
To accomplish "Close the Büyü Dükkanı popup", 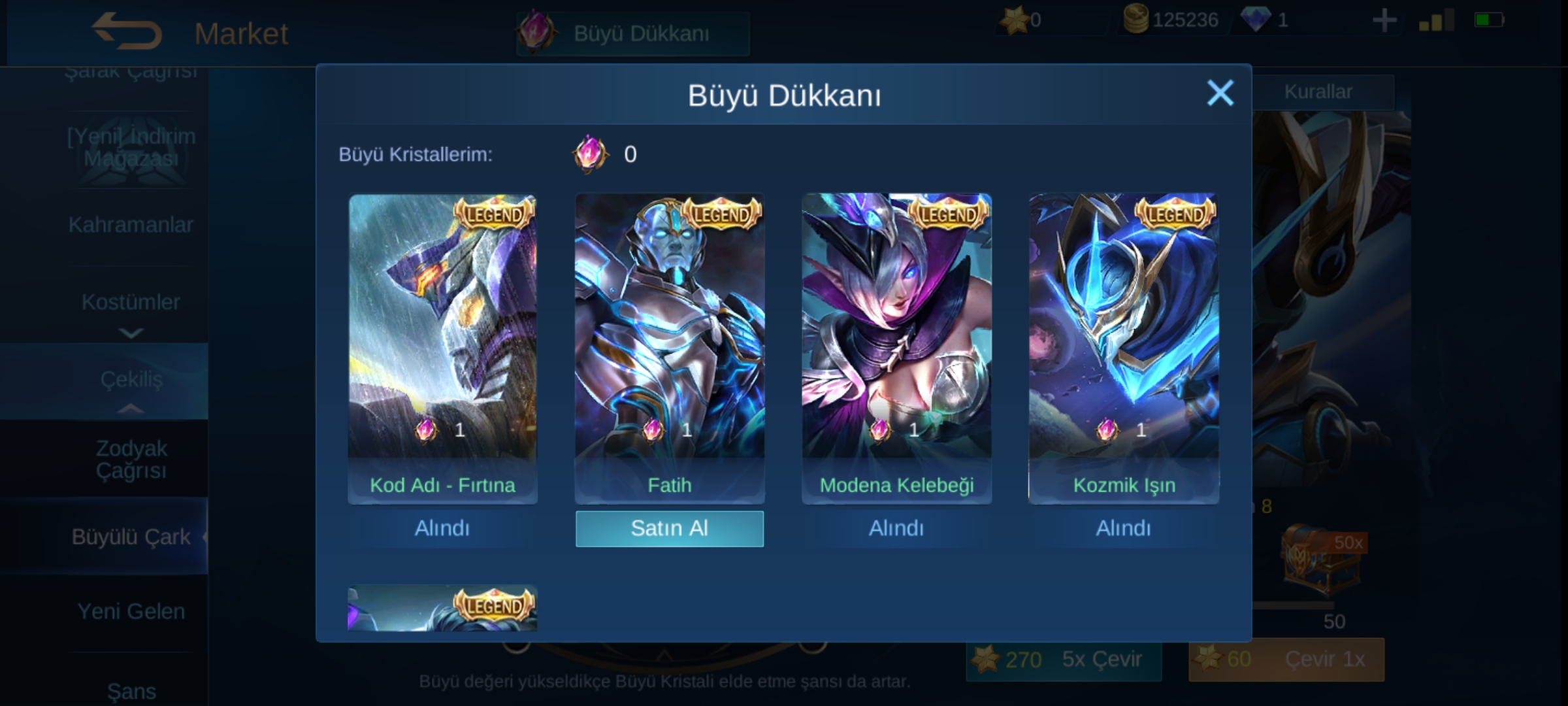I will 1219,93.
